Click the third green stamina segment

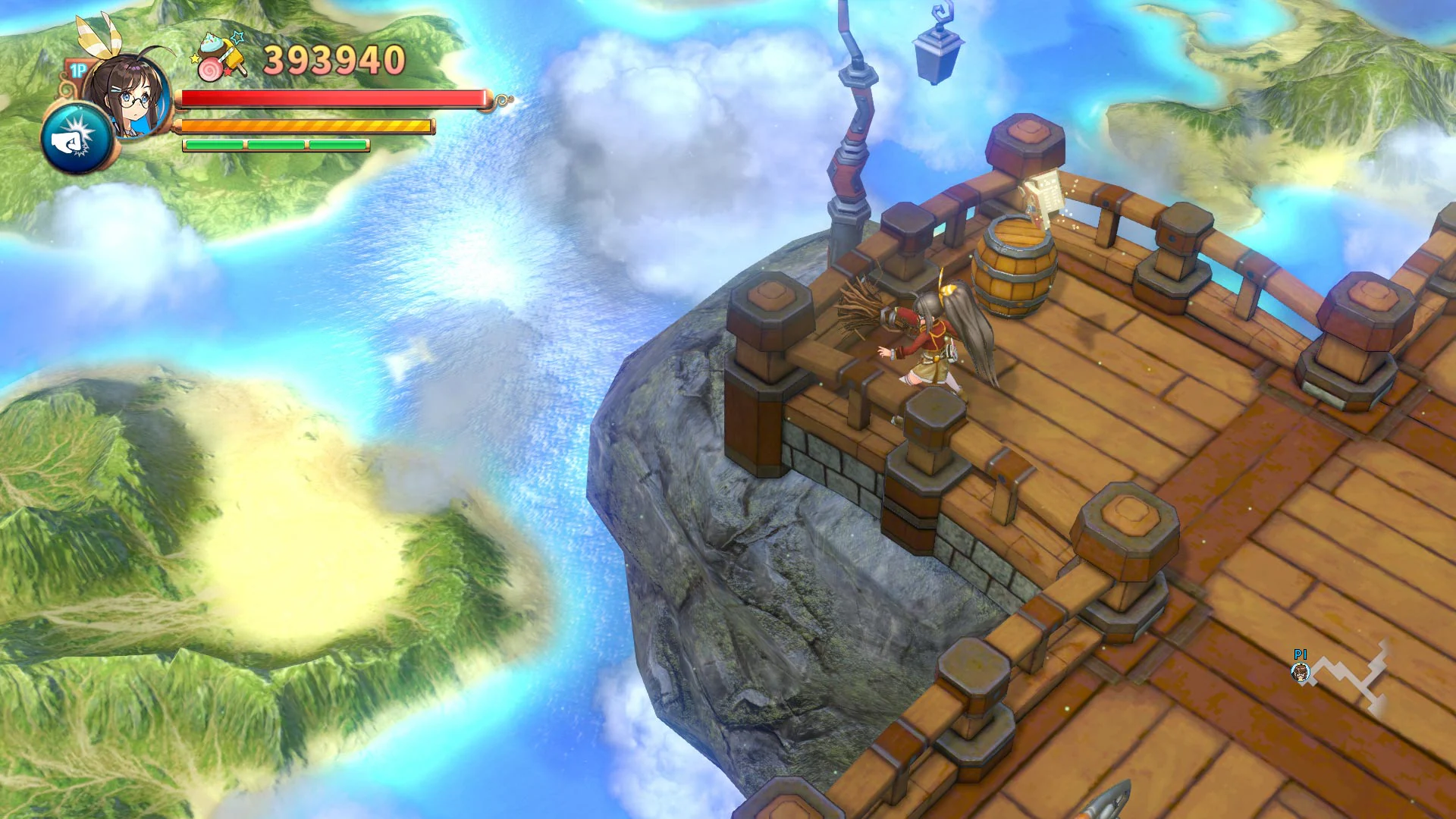pos(337,143)
